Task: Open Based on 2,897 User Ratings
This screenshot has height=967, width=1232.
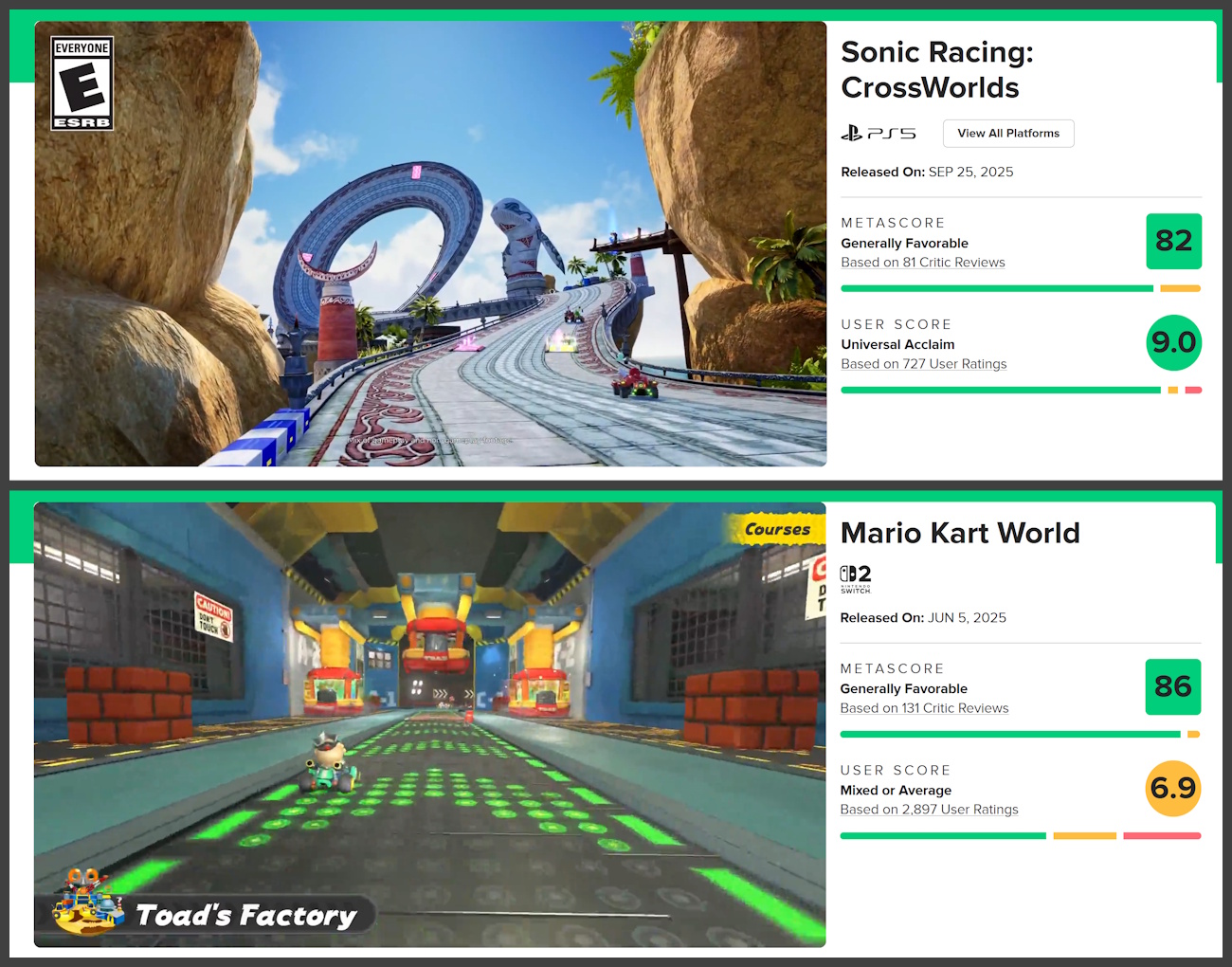Action: click(929, 809)
